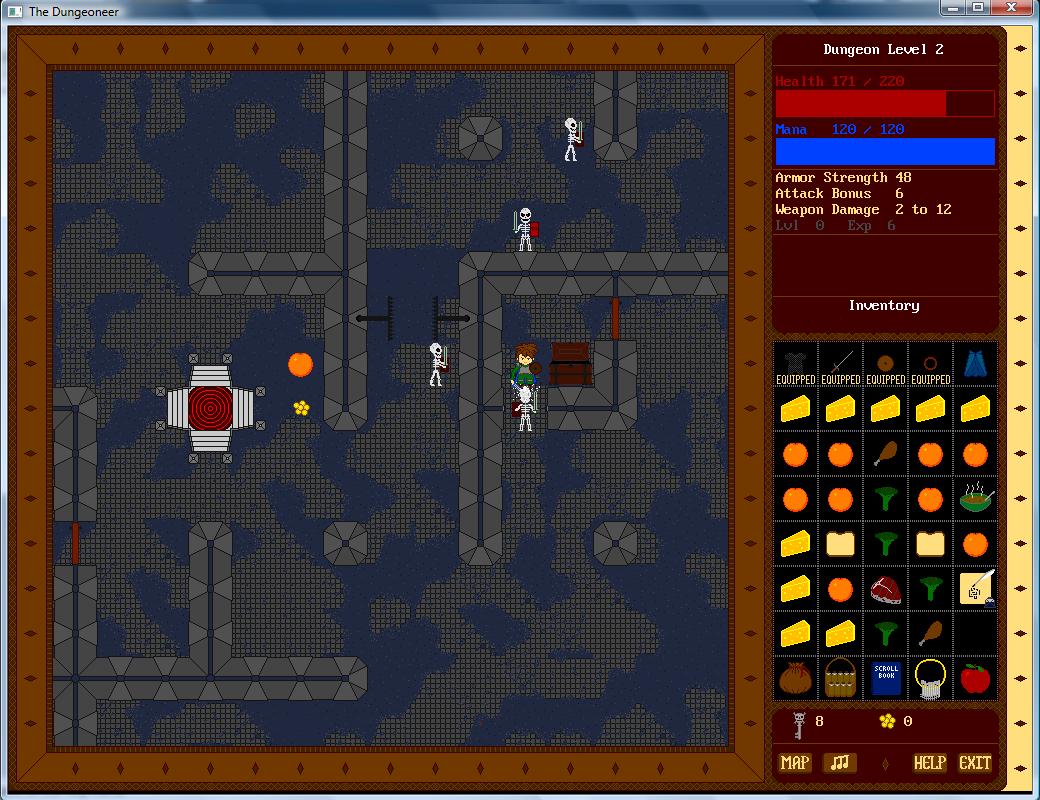Choose the blue cloak in inventory
This screenshot has width=1040, height=800.
point(975,364)
